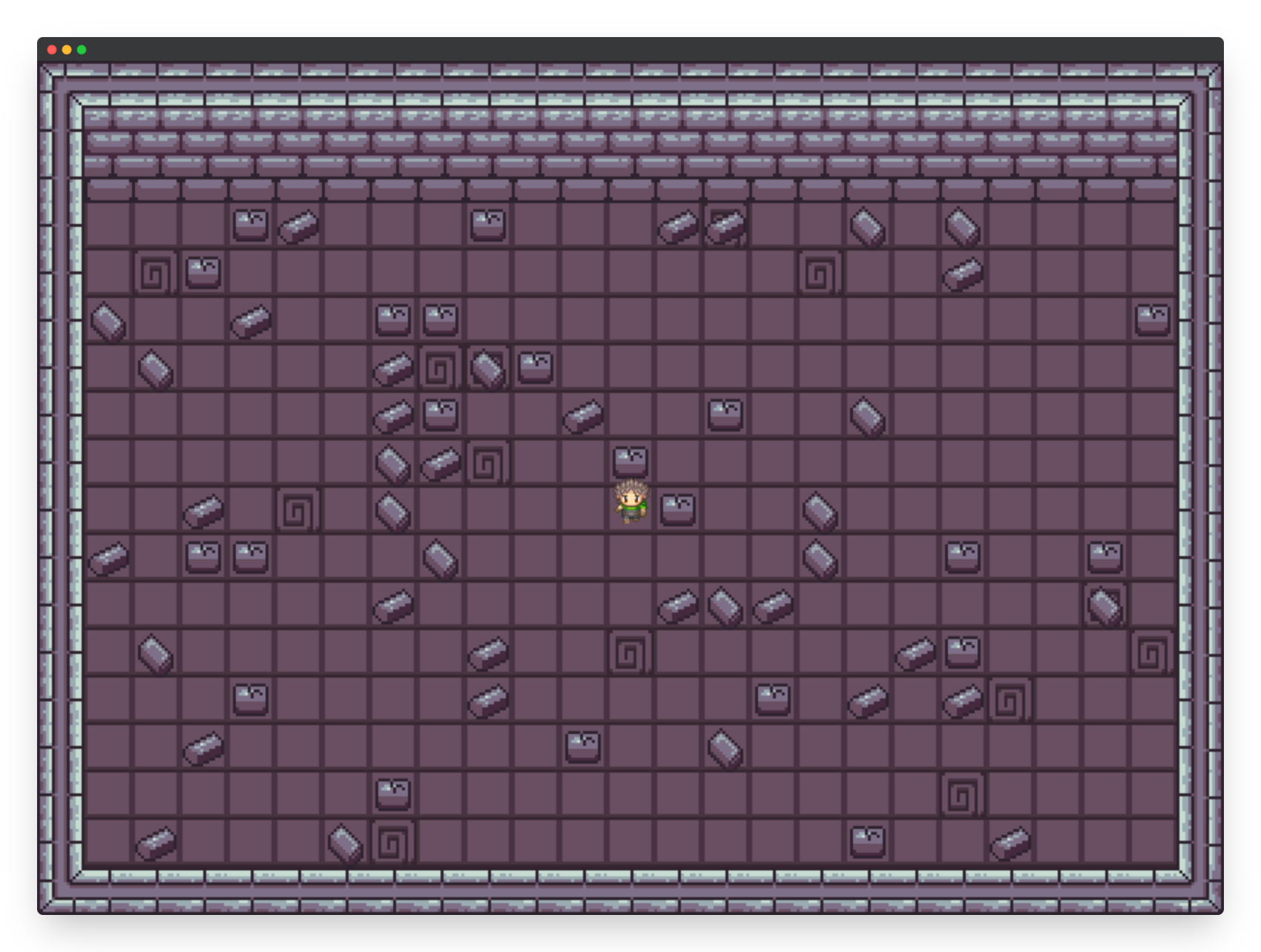
Task: Click the row of three boulders right of center
Action: click(723, 604)
